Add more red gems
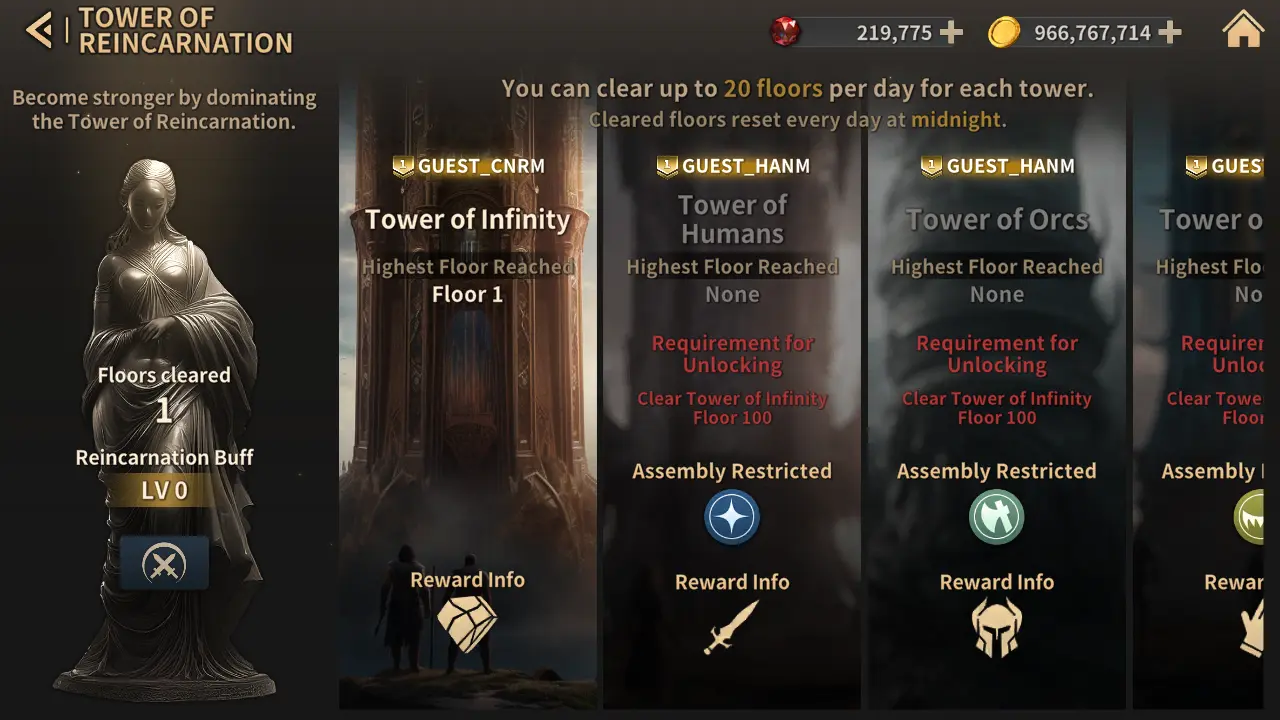This screenshot has height=720, width=1280. tap(952, 33)
